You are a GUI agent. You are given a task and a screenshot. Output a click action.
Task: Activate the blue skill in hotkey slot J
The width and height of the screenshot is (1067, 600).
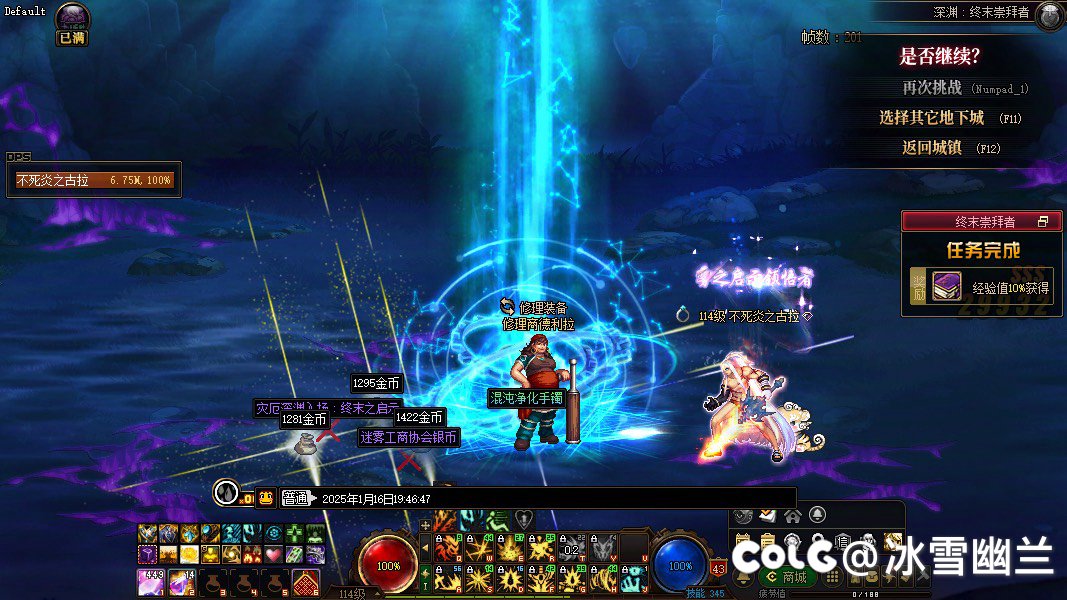632,578
